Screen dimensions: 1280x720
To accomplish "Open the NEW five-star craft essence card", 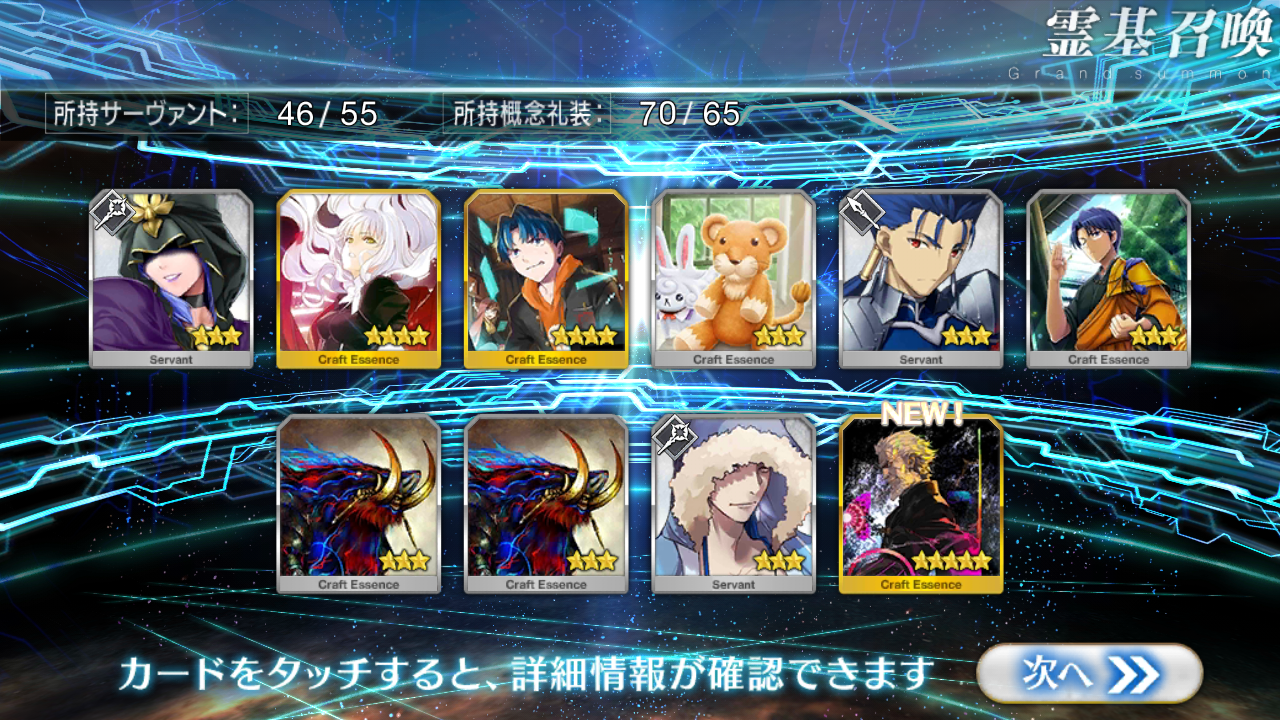I will point(920,504).
